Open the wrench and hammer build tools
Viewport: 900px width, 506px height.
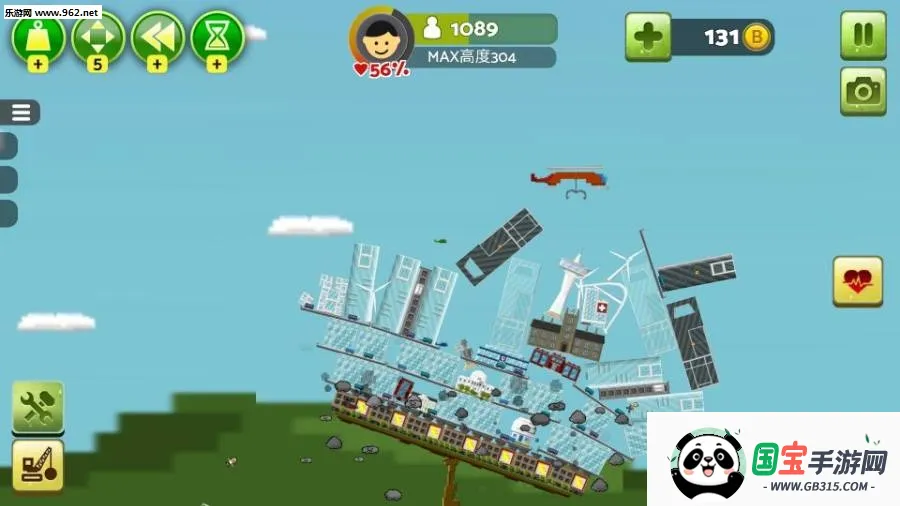[38, 406]
